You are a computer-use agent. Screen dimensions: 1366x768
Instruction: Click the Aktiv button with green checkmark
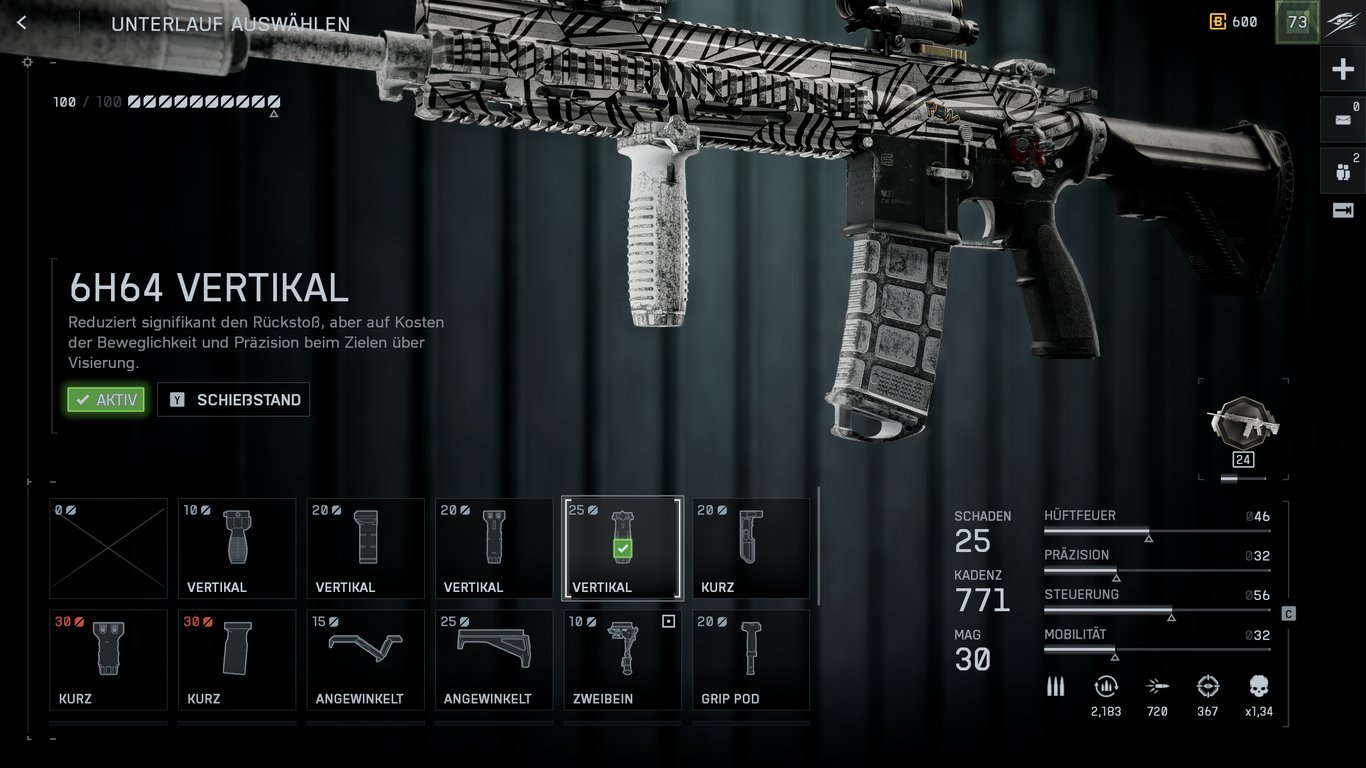(105, 399)
